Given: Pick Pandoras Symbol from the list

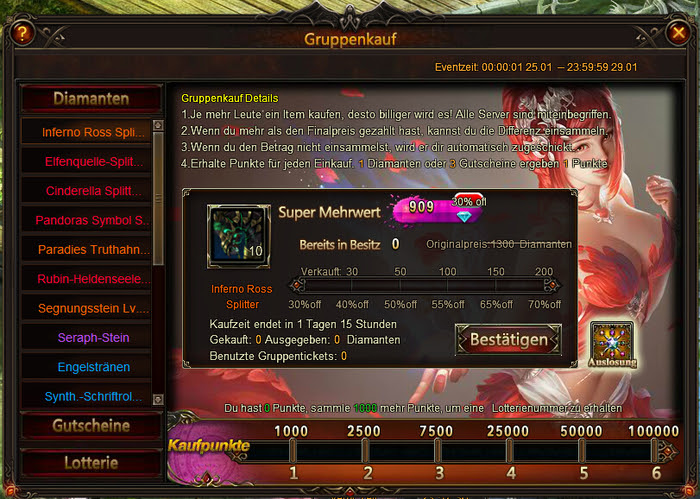Looking at the screenshot, I should point(86,220).
